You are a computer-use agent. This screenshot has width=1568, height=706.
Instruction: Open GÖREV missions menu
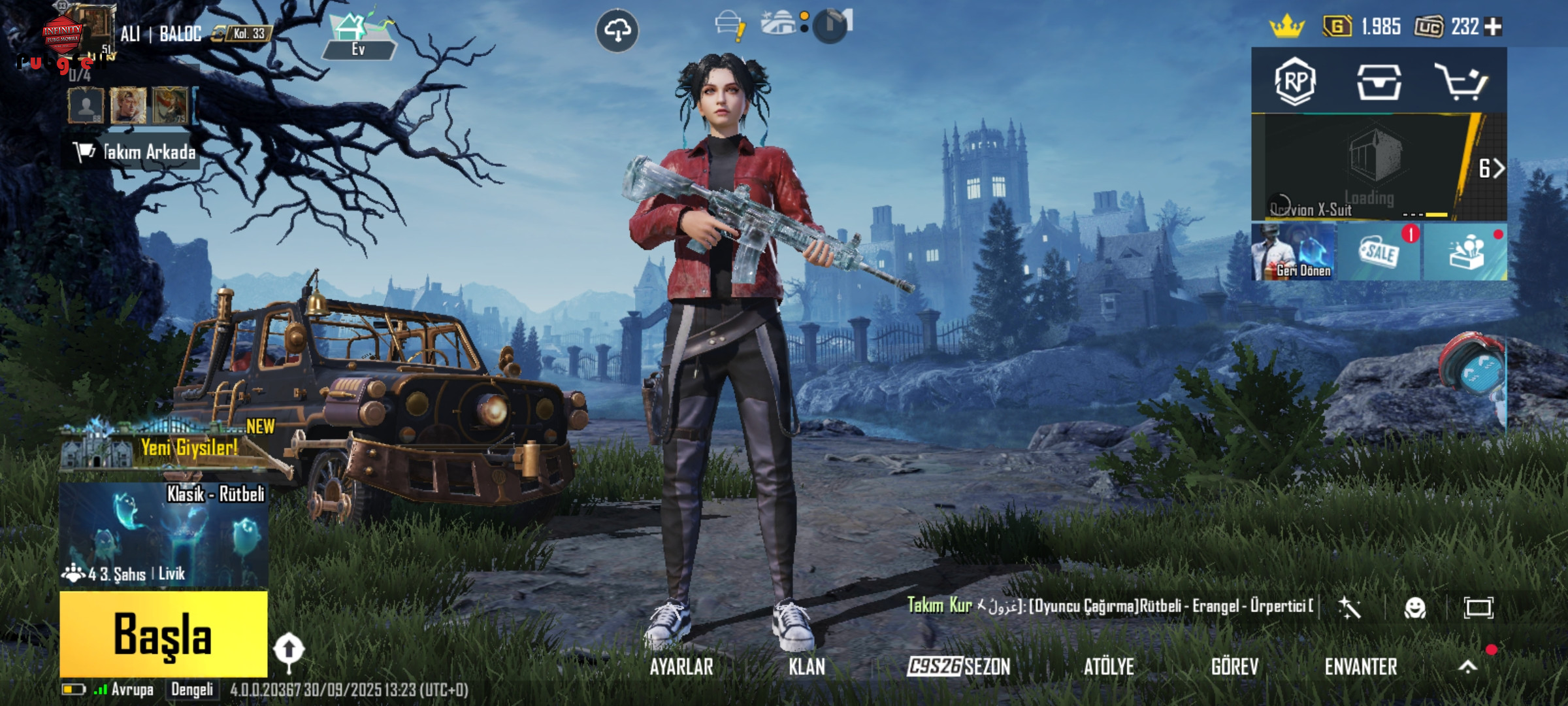pyautogui.click(x=1234, y=667)
